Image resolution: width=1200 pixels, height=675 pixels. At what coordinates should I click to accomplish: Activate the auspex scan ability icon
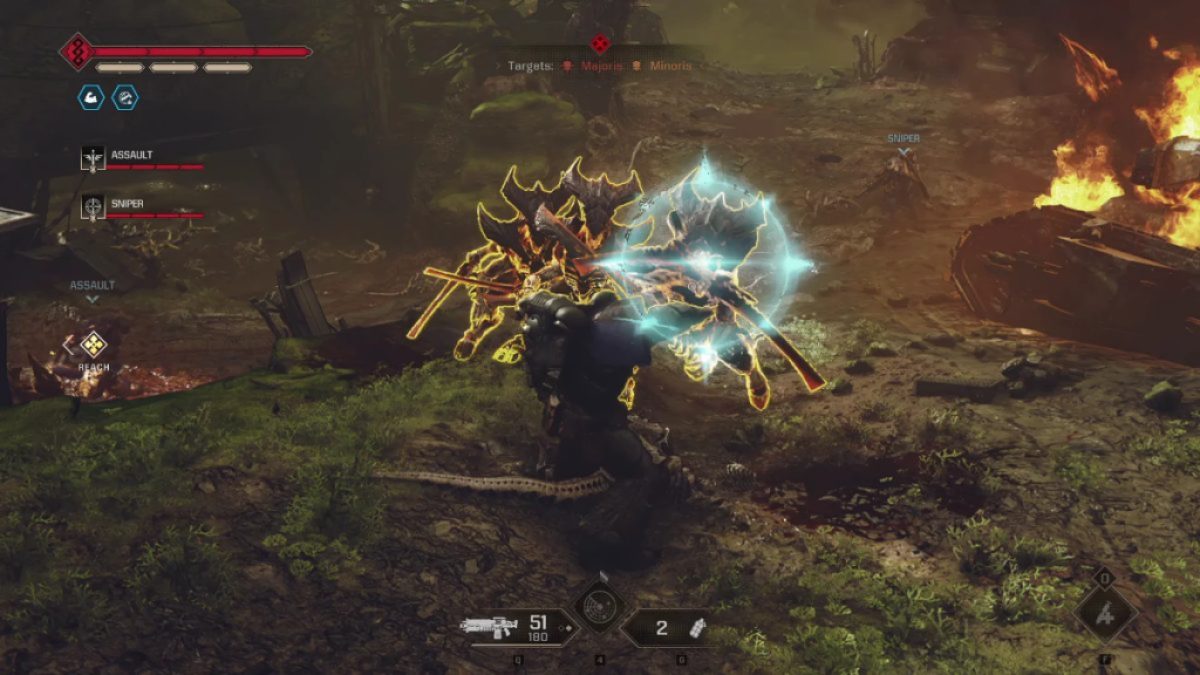(600, 609)
